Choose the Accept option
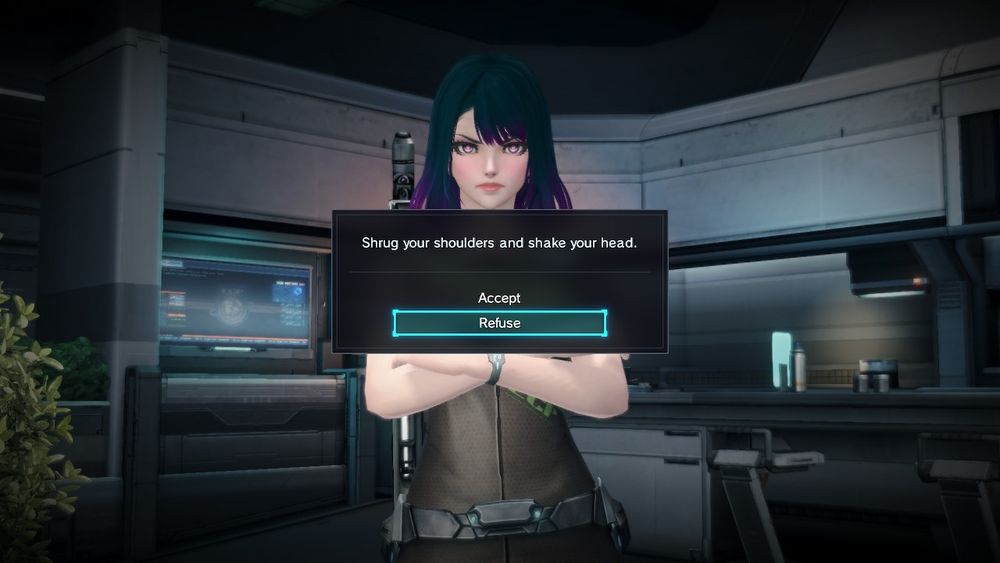Image resolution: width=1000 pixels, height=563 pixels. coord(499,298)
